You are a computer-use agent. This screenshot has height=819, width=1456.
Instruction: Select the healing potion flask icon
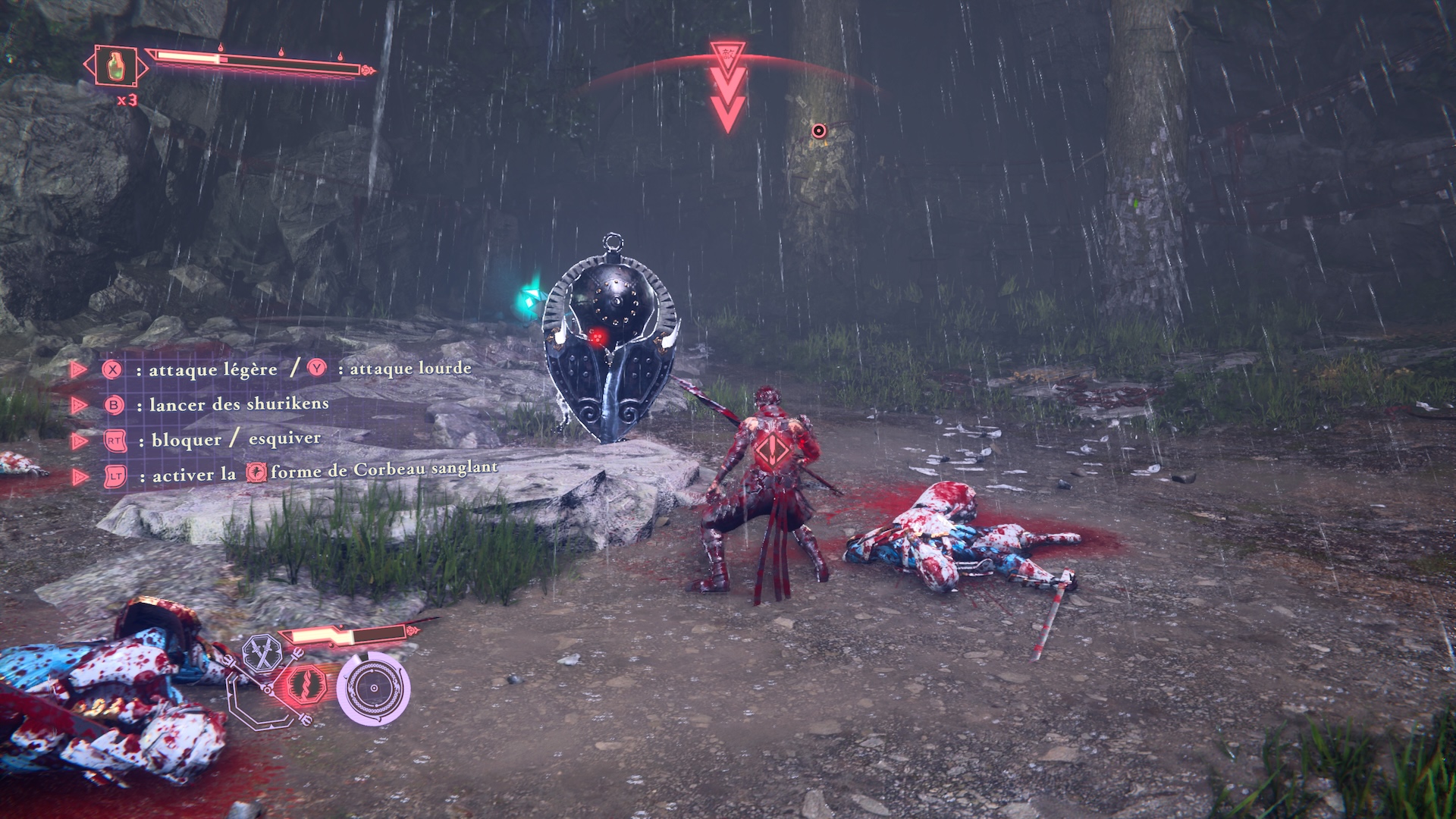pos(115,67)
